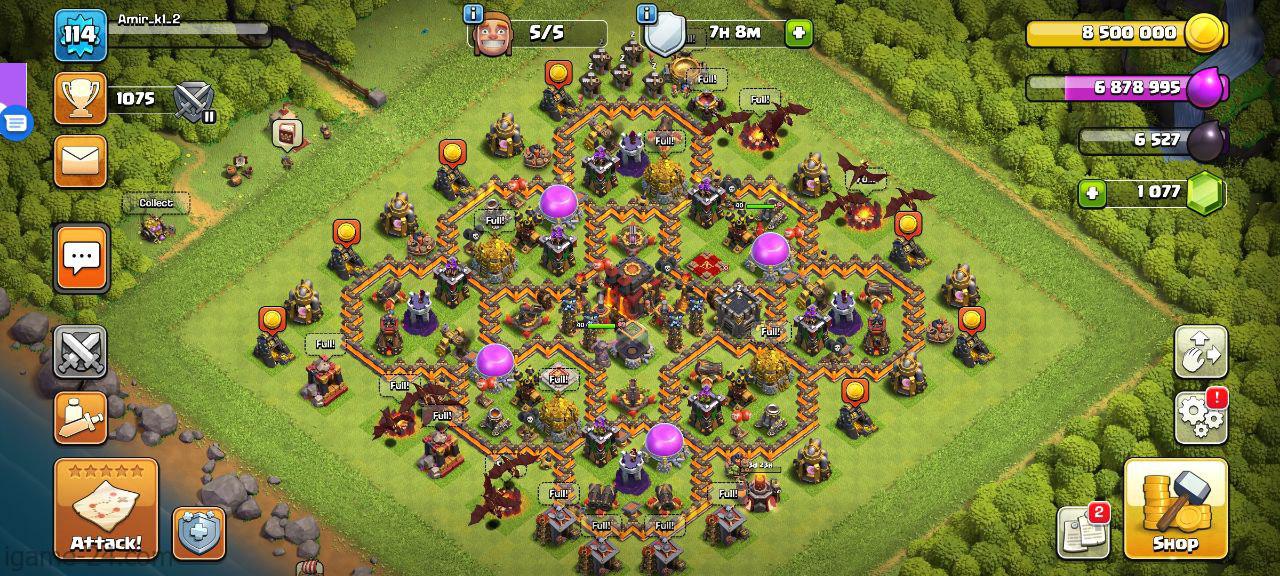Tap the league shield badge

[192, 100]
